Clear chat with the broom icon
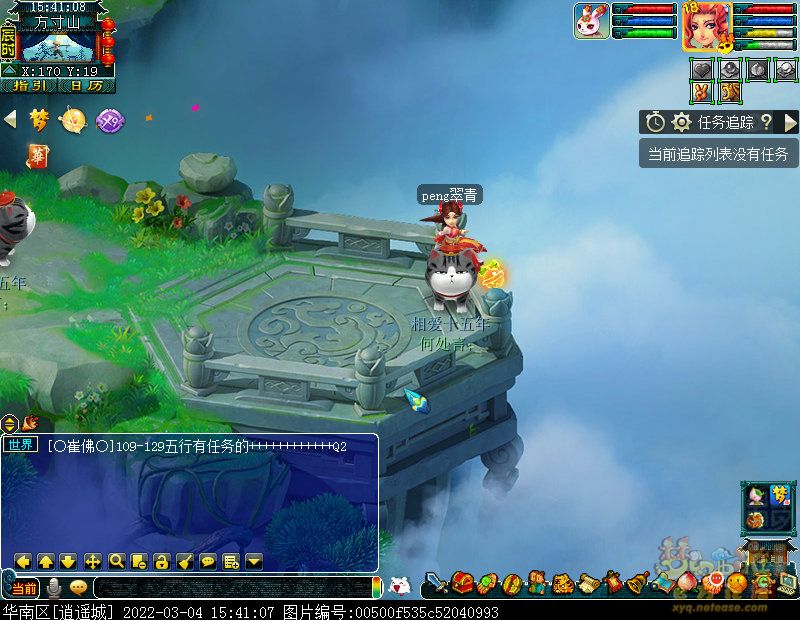This screenshot has height=620, width=800. tap(184, 561)
